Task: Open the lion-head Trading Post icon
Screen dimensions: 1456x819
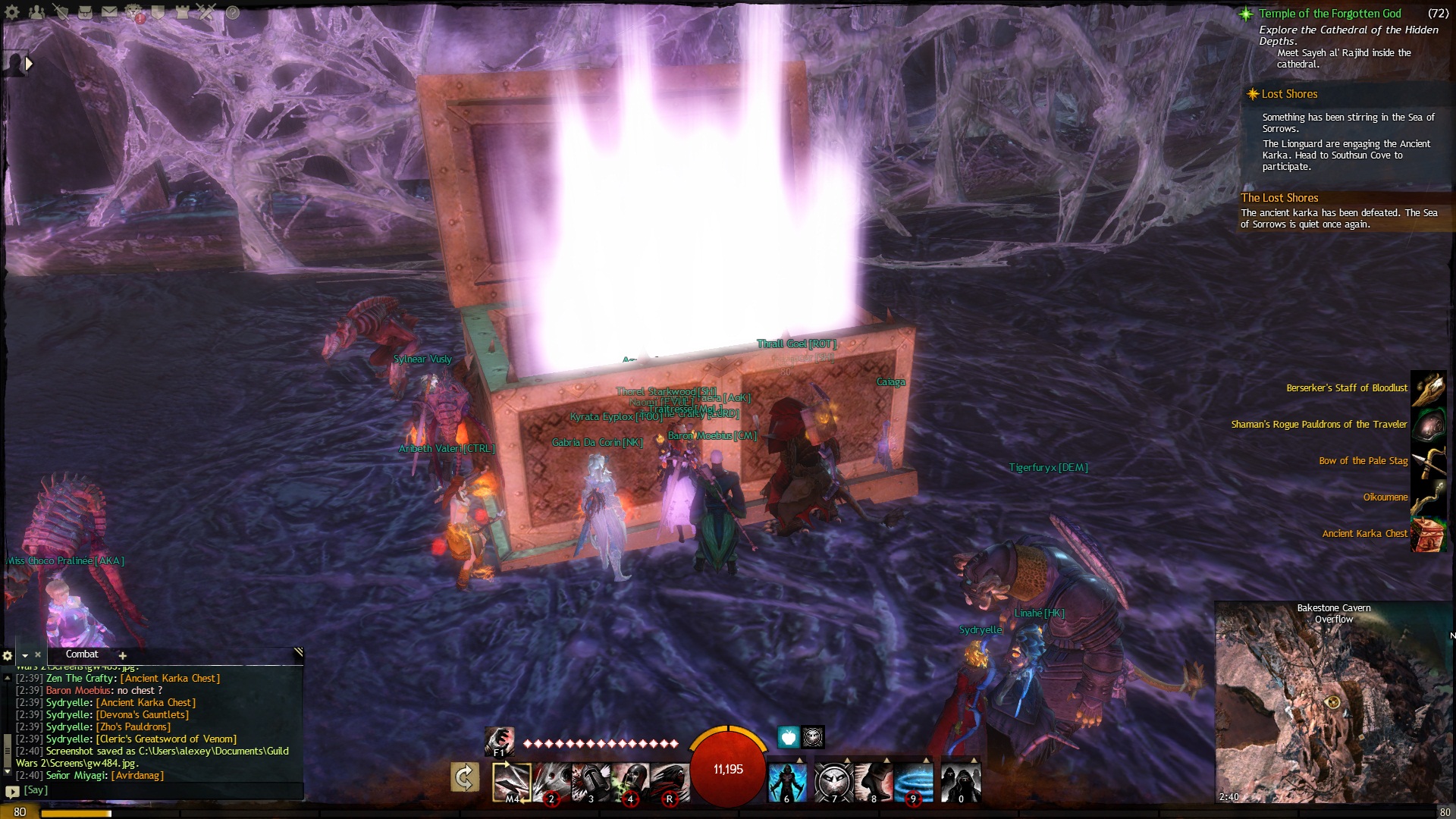Action: pyautogui.click(x=134, y=12)
